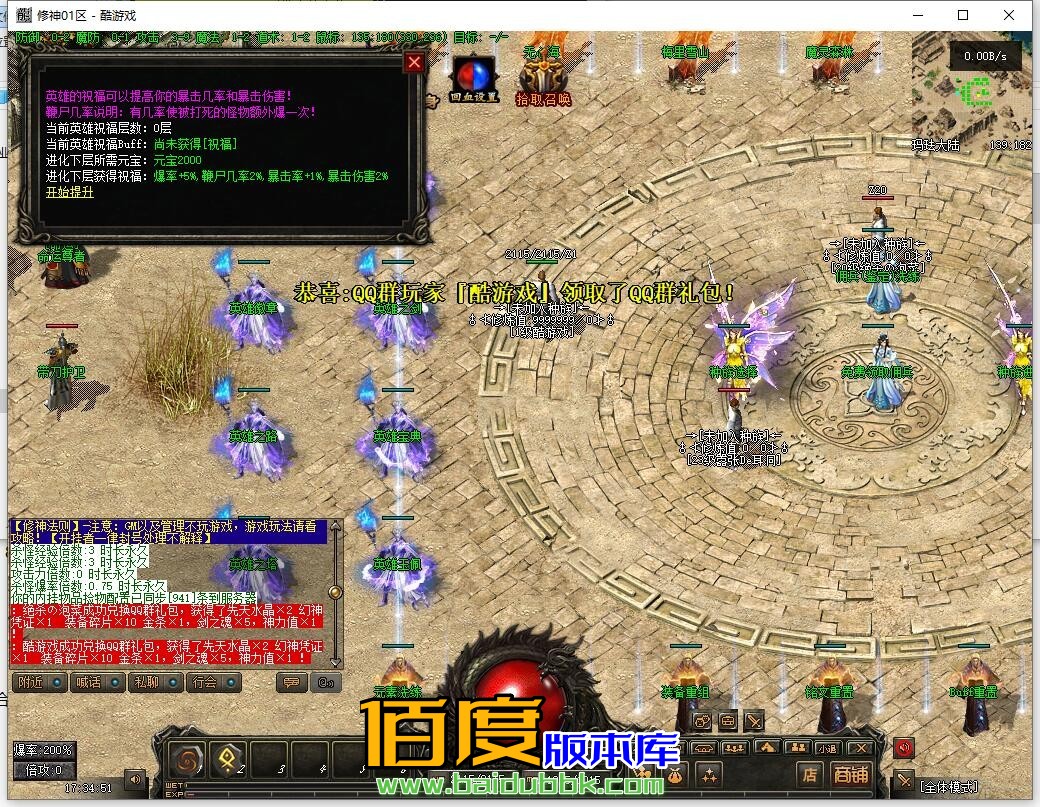Change the 全体模式 attack mode sword icon
Viewport: 1040px width, 807px height.
click(904, 781)
